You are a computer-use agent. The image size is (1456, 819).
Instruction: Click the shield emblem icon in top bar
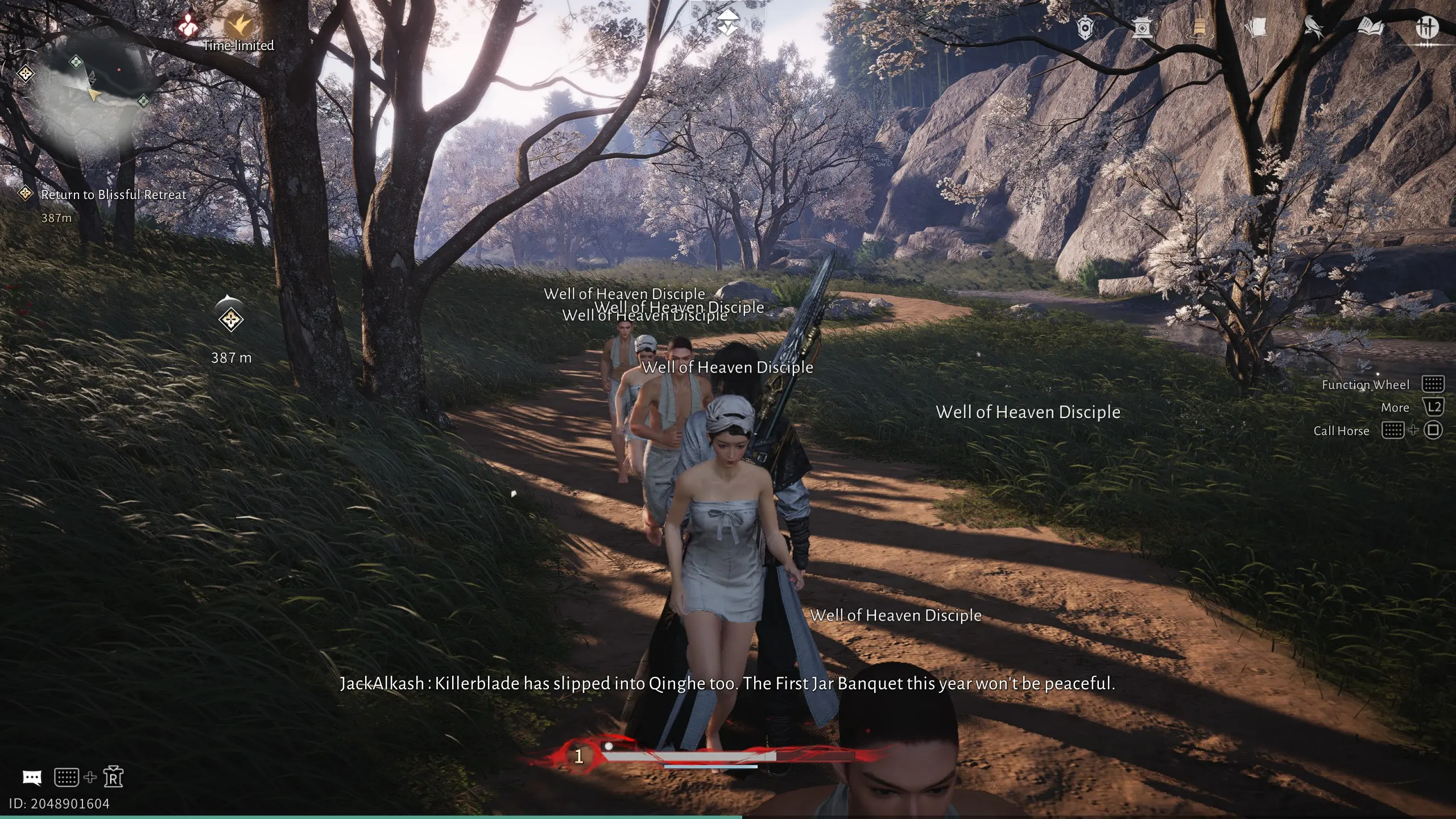[1085, 27]
